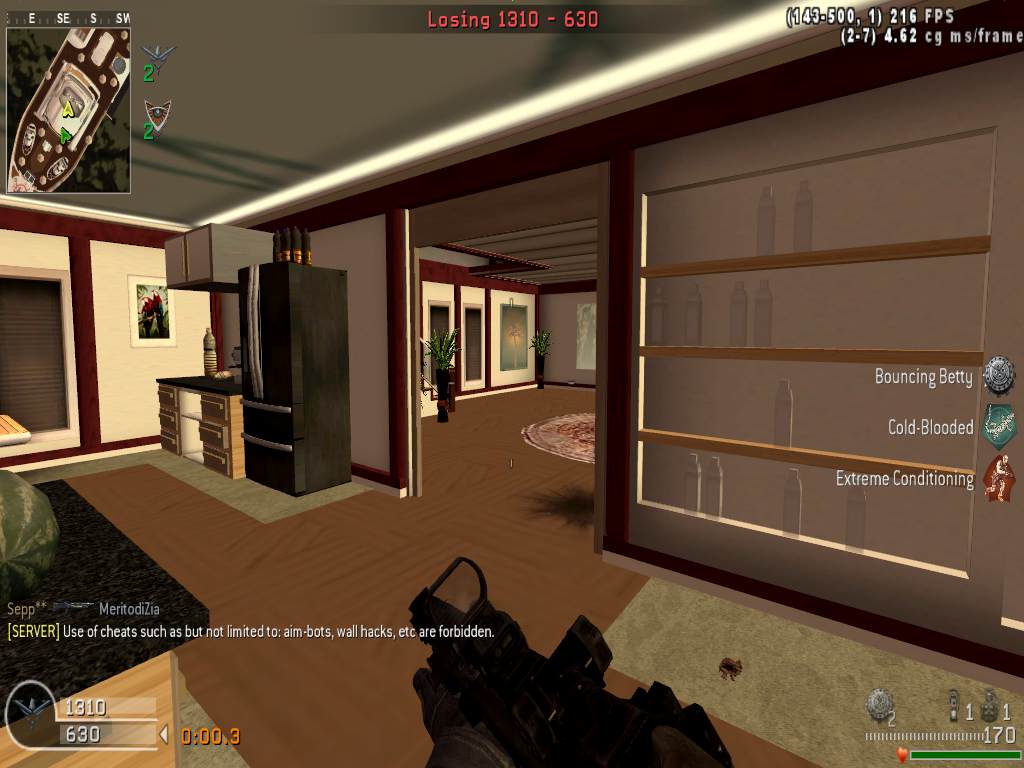Select the green teammate arrow on the minimap
The image size is (1024, 768).
tap(65, 133)
